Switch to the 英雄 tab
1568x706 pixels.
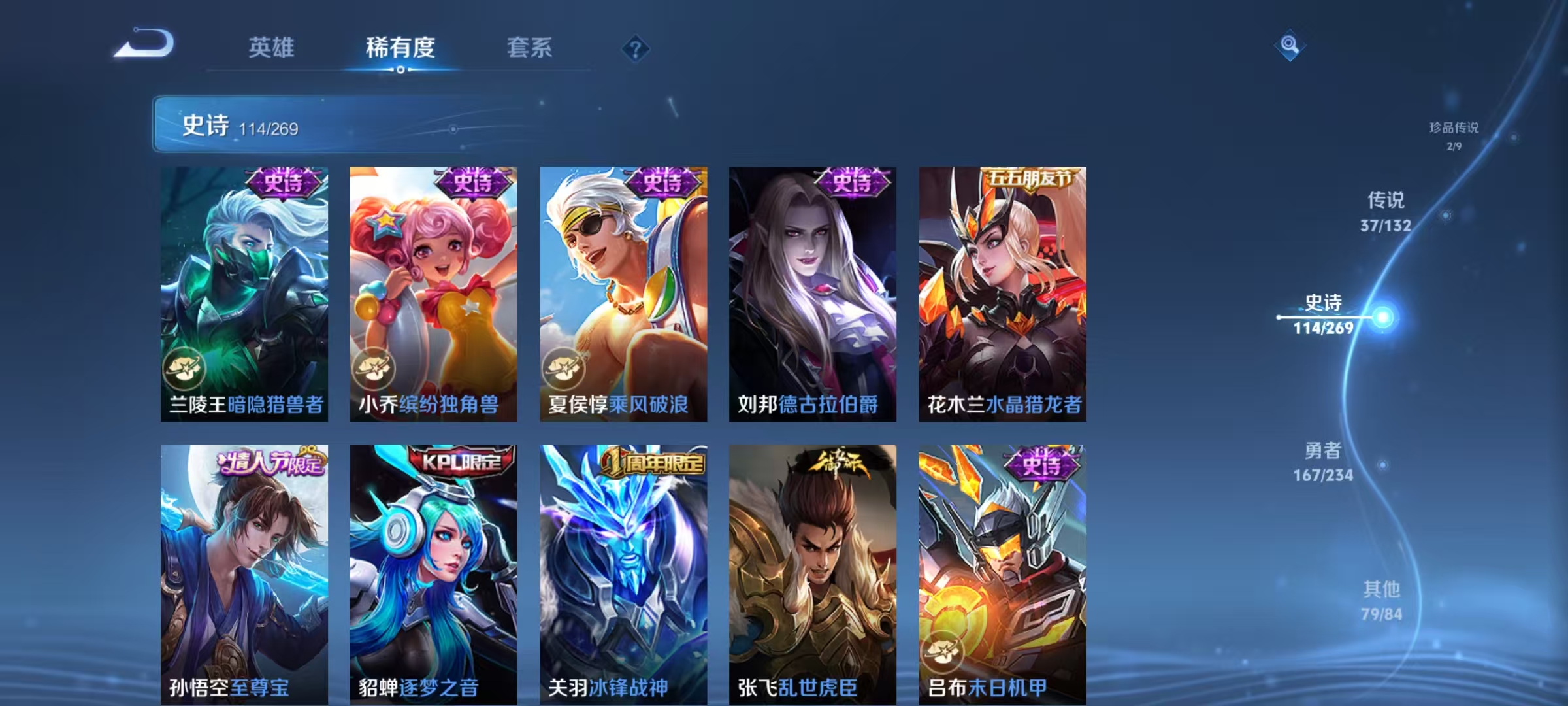tap(272, 47)
